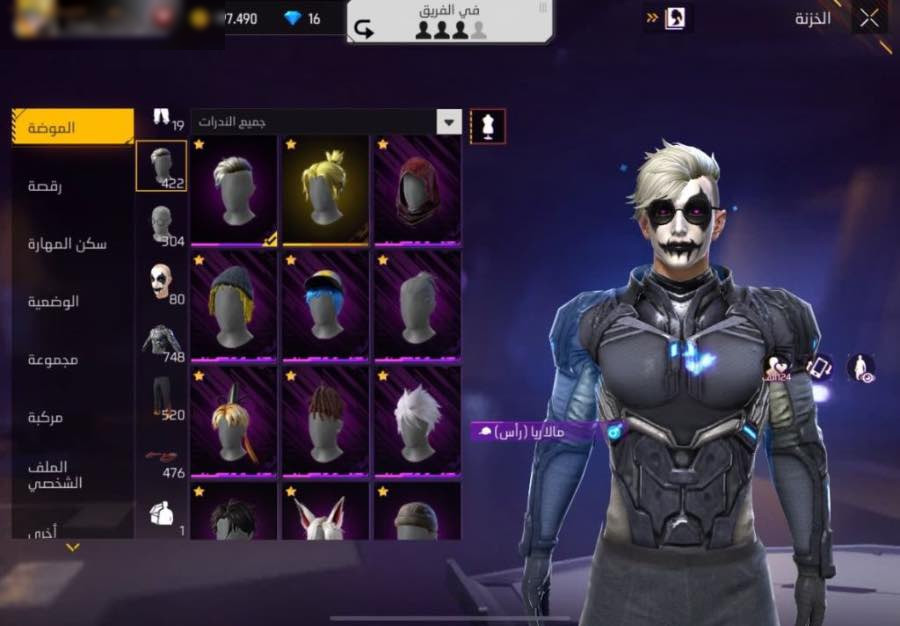Open the mask category showing 80

pyautogui.click(x=161, y=282)
